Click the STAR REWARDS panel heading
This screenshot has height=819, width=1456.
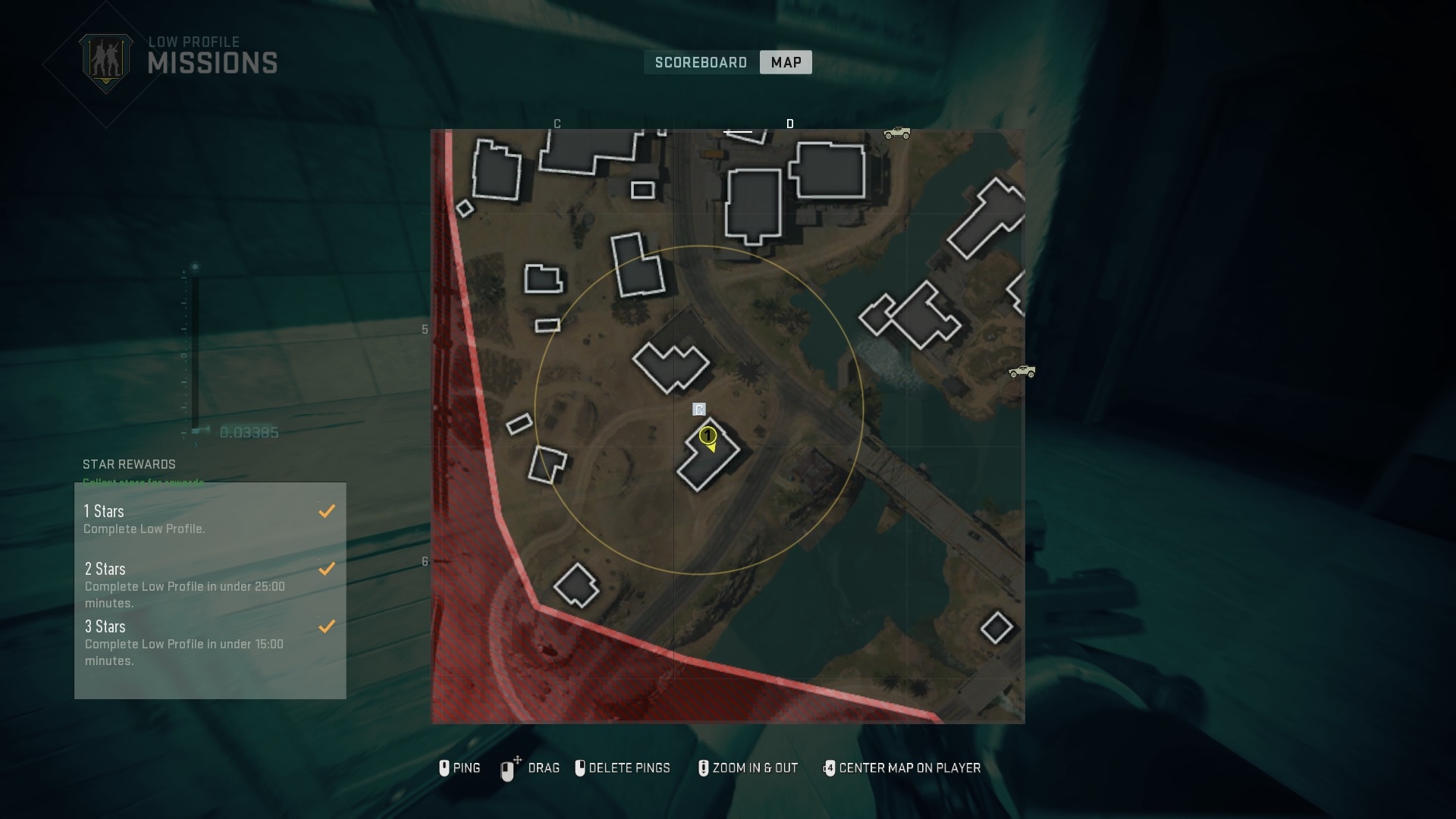tap(129, 464)
